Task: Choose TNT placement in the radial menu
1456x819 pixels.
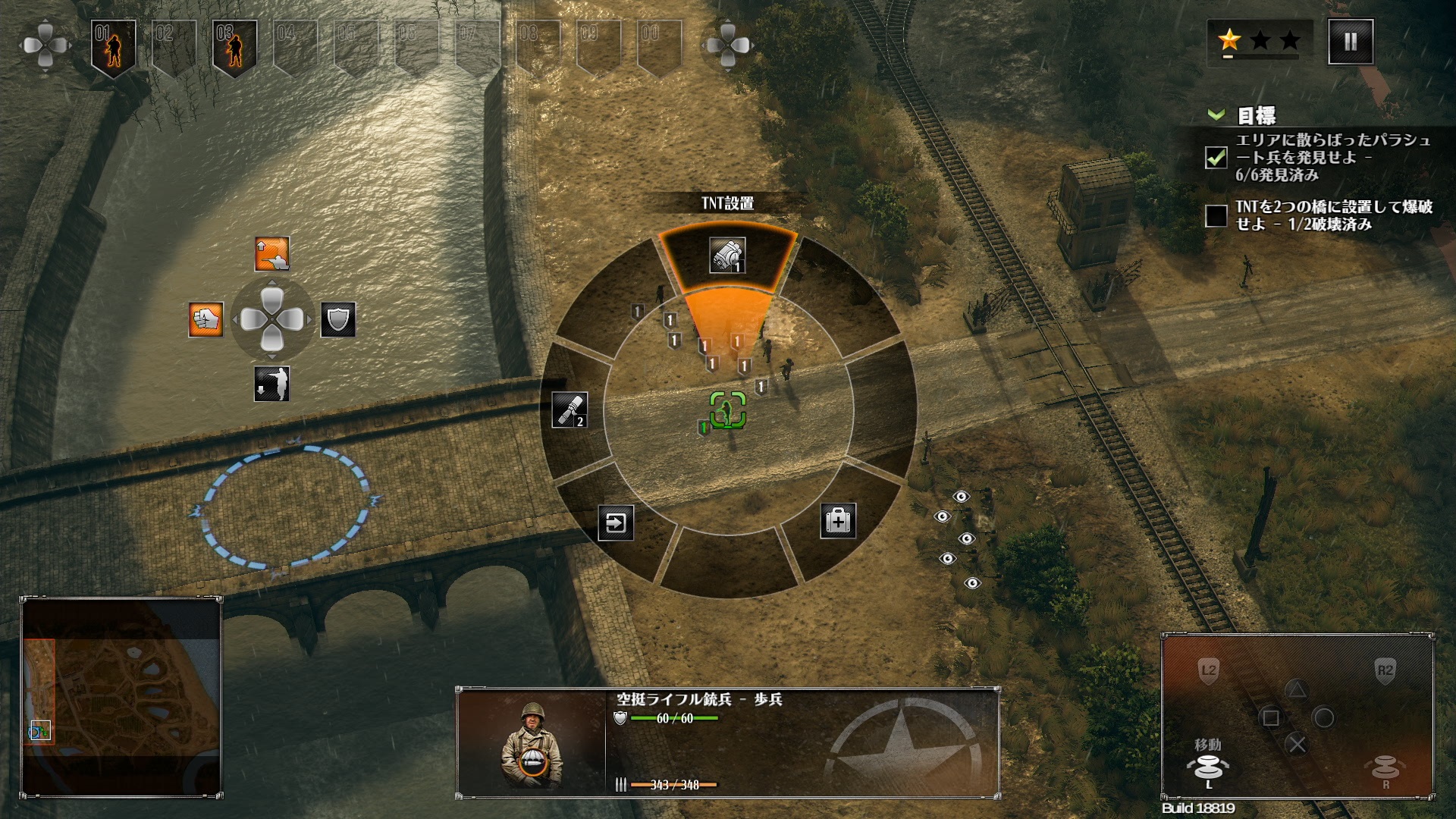Action: (x=727, y=256)
